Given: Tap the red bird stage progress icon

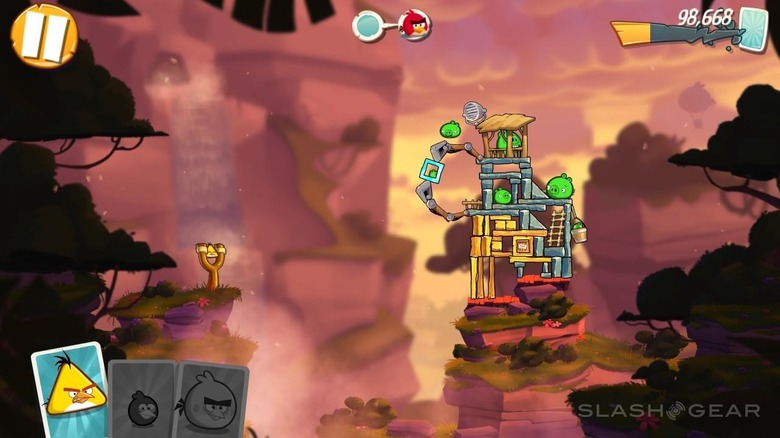Looking at the screenshot, I should click(x=415, y=25).
